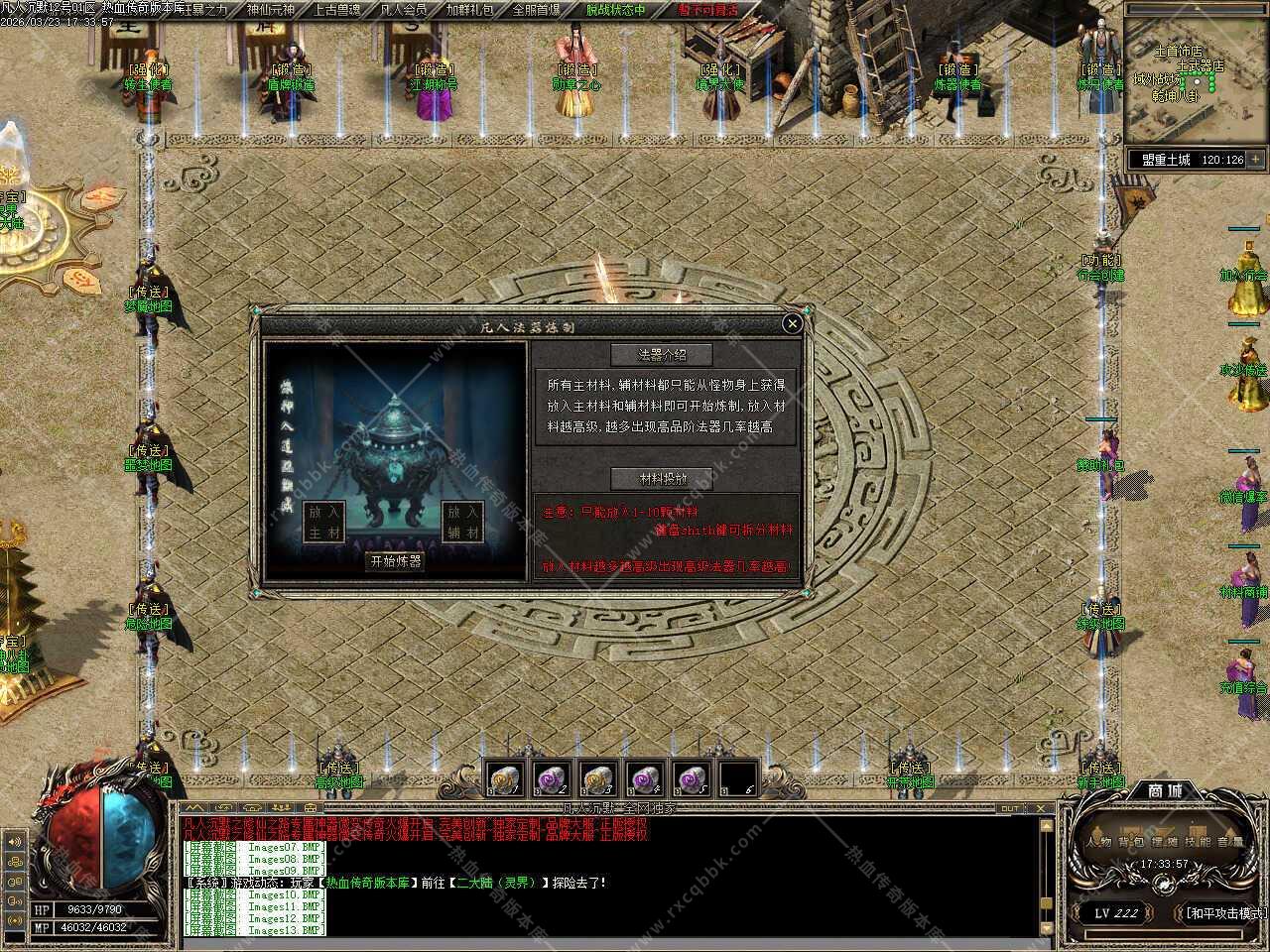The image size is (1270, 952).
Task: Open the 全服首爆 top menu
Action: click(536, 10)
